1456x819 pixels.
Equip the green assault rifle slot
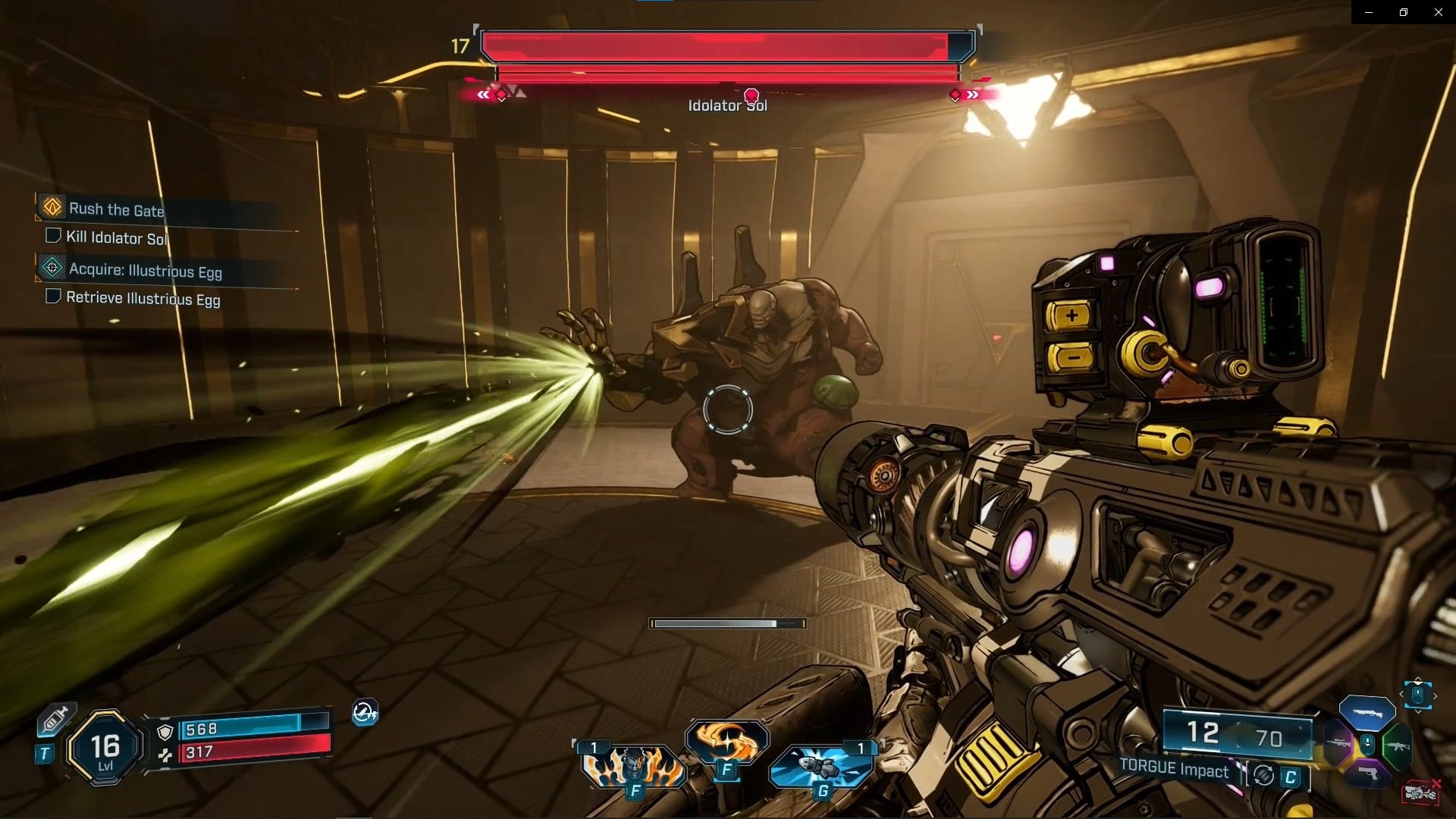1398,745
